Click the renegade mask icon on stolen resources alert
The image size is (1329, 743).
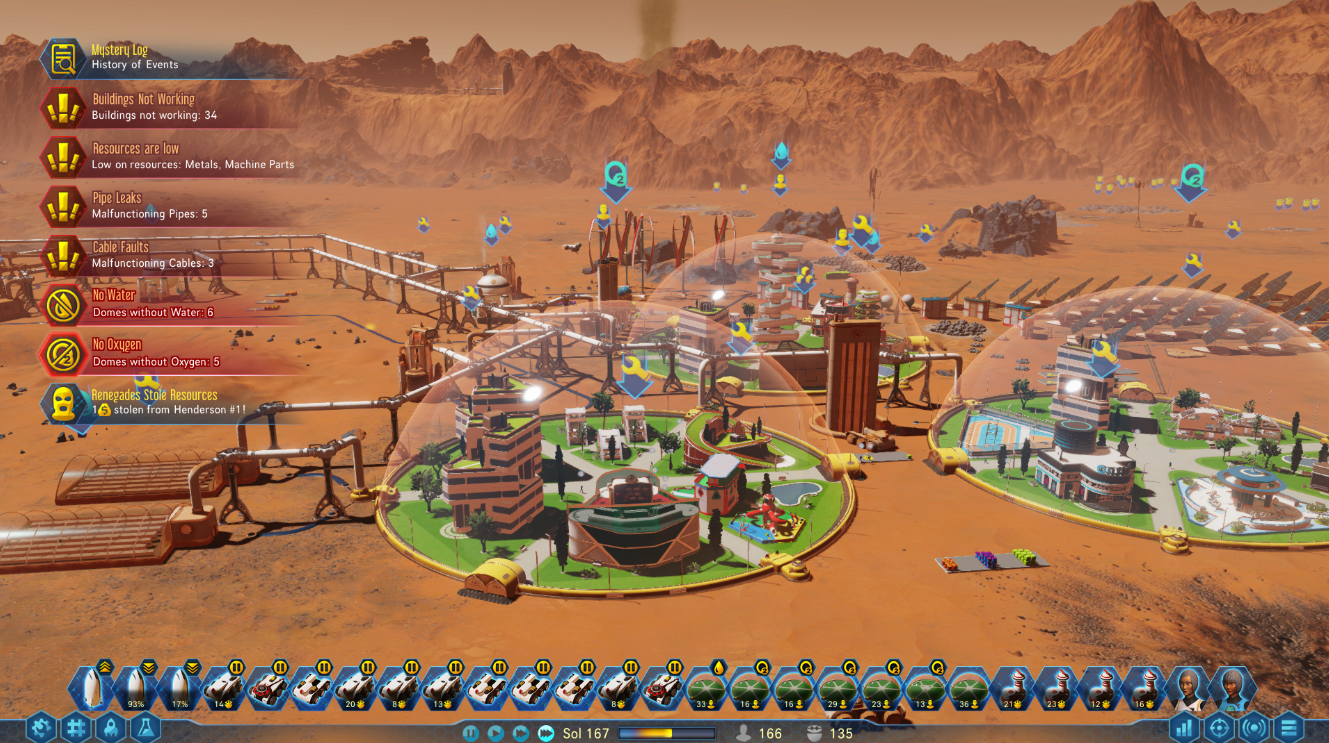pyautogui.click(x=62, y=403)
